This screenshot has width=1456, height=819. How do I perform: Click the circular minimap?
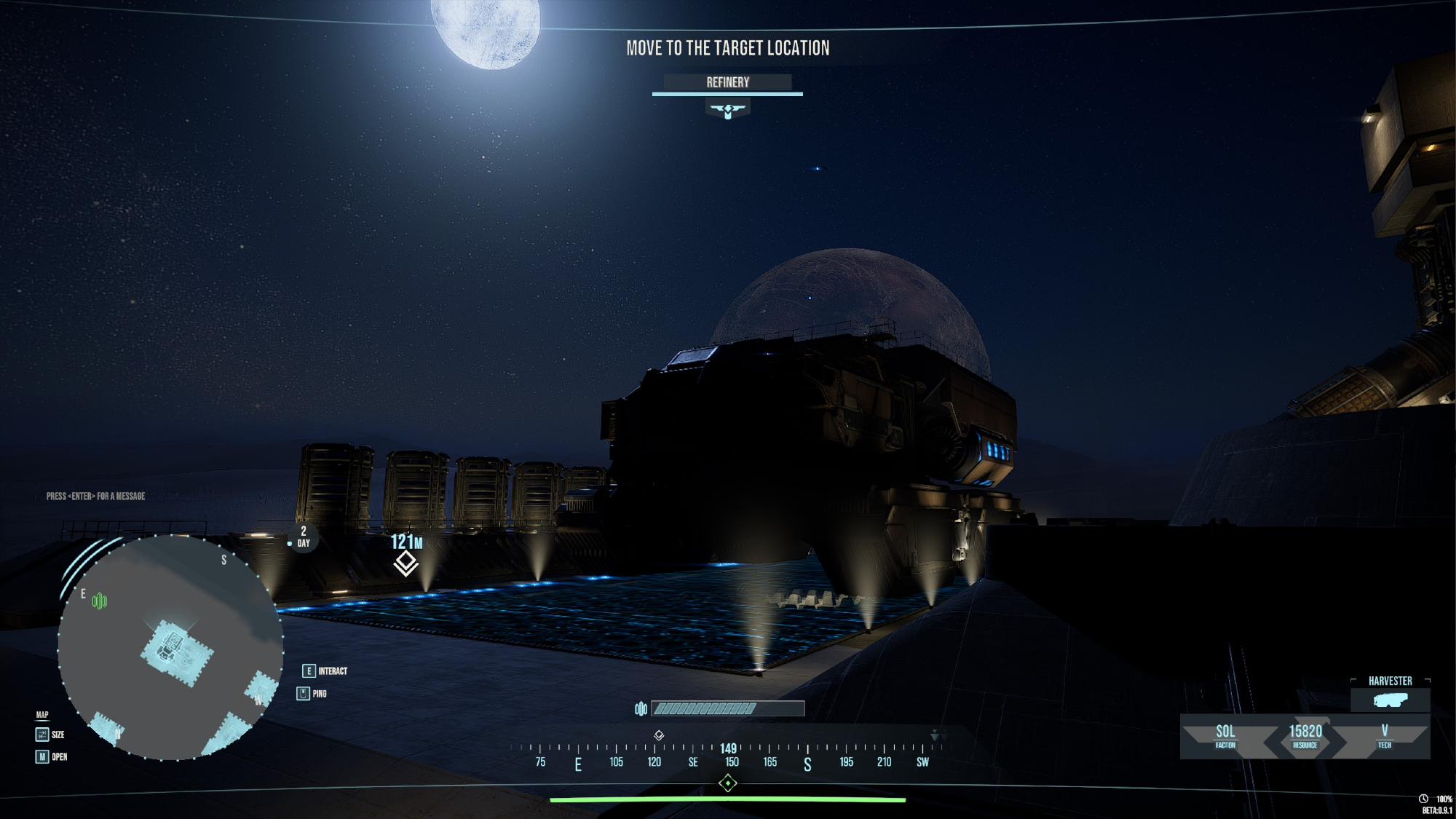pyautogui.click(x=170, y=647)
